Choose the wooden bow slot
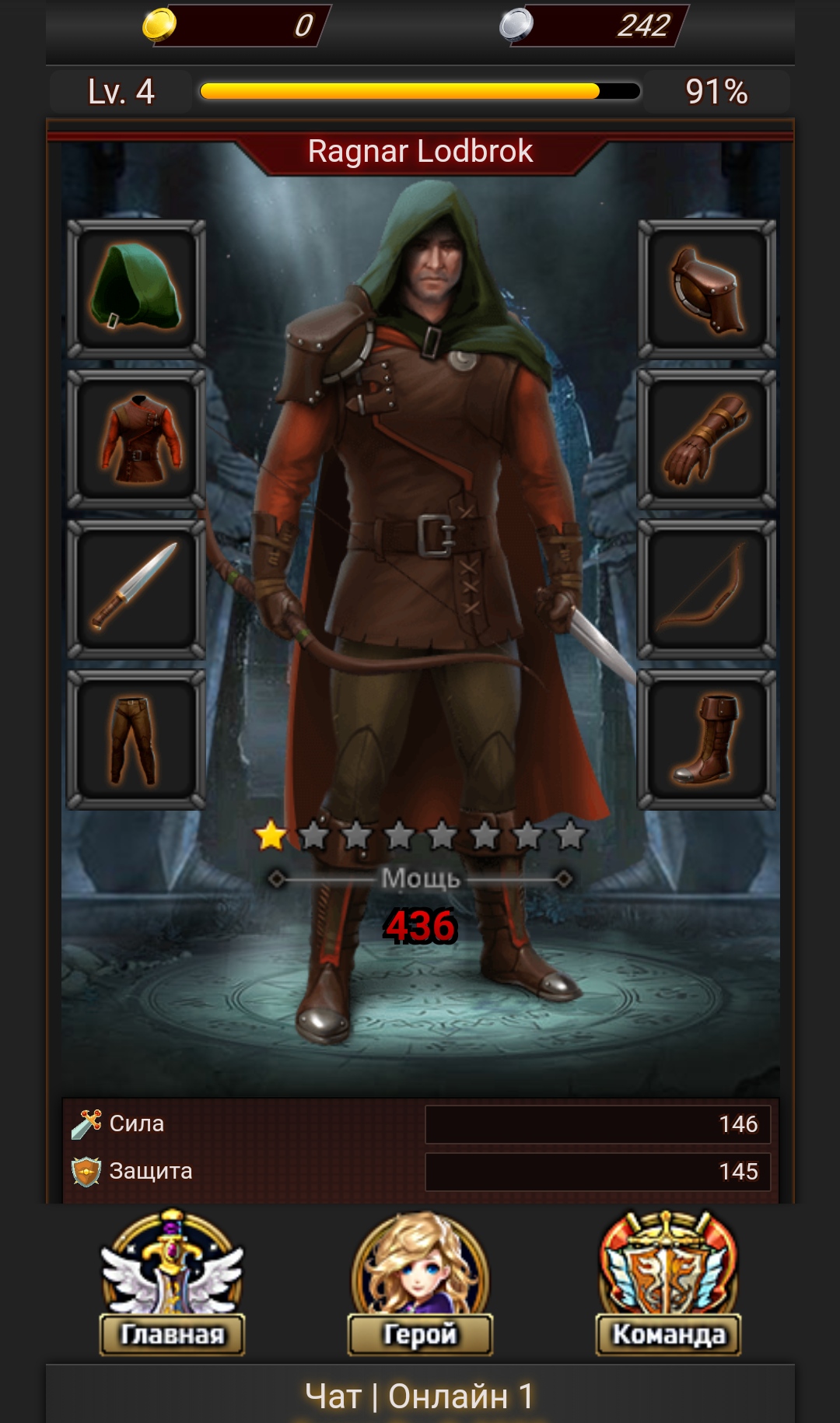 (706, 588)
